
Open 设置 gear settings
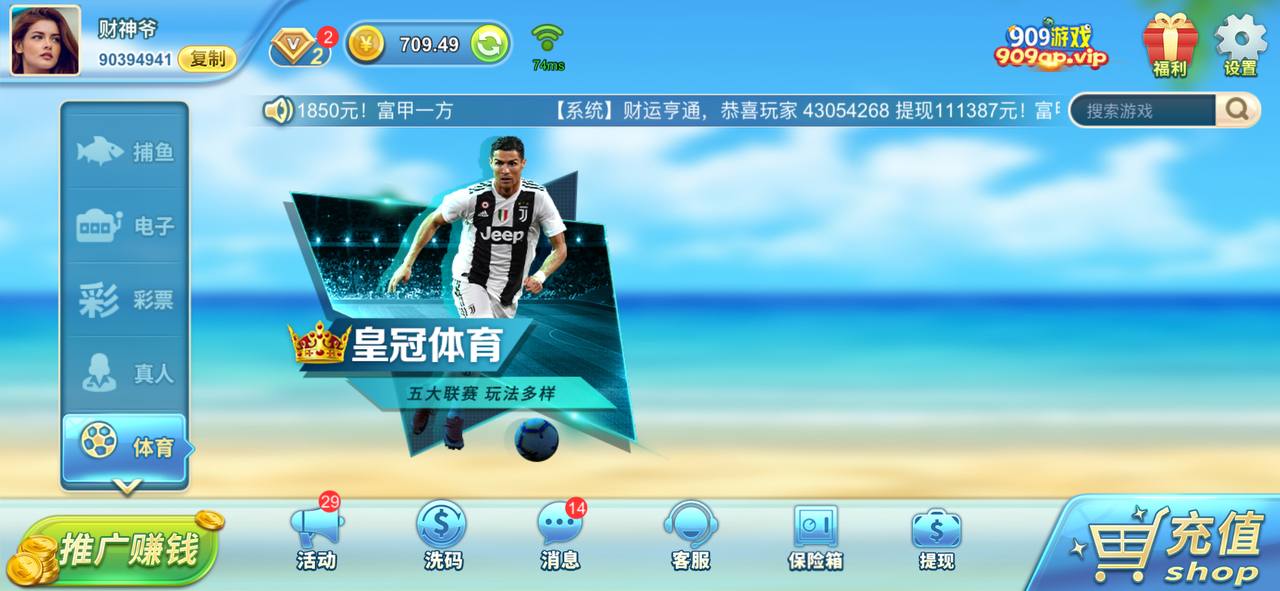click(1240, 44)
